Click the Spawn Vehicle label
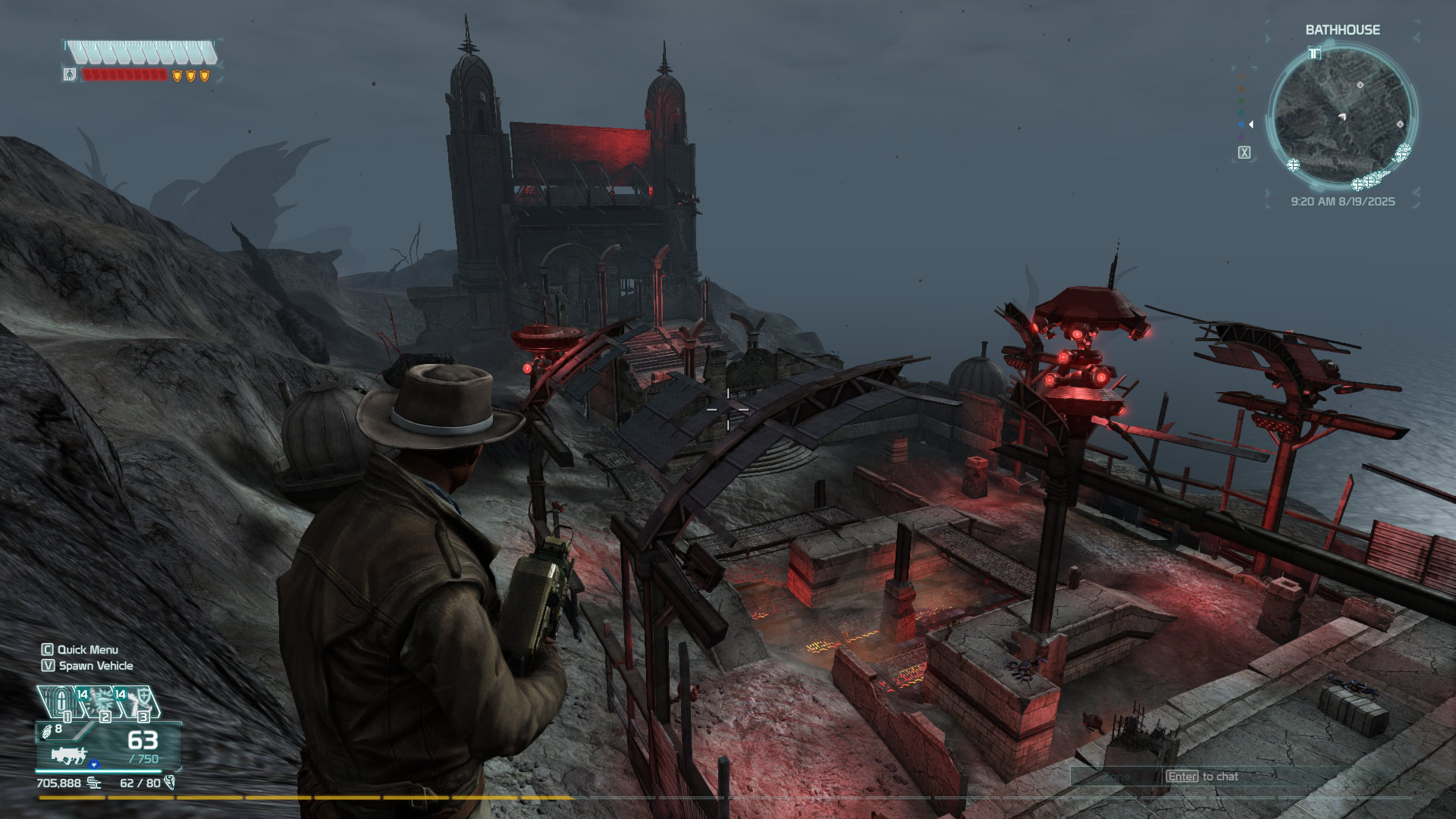Image resolution: width=1456 pixels, height=819 pixels. point(96,666)
